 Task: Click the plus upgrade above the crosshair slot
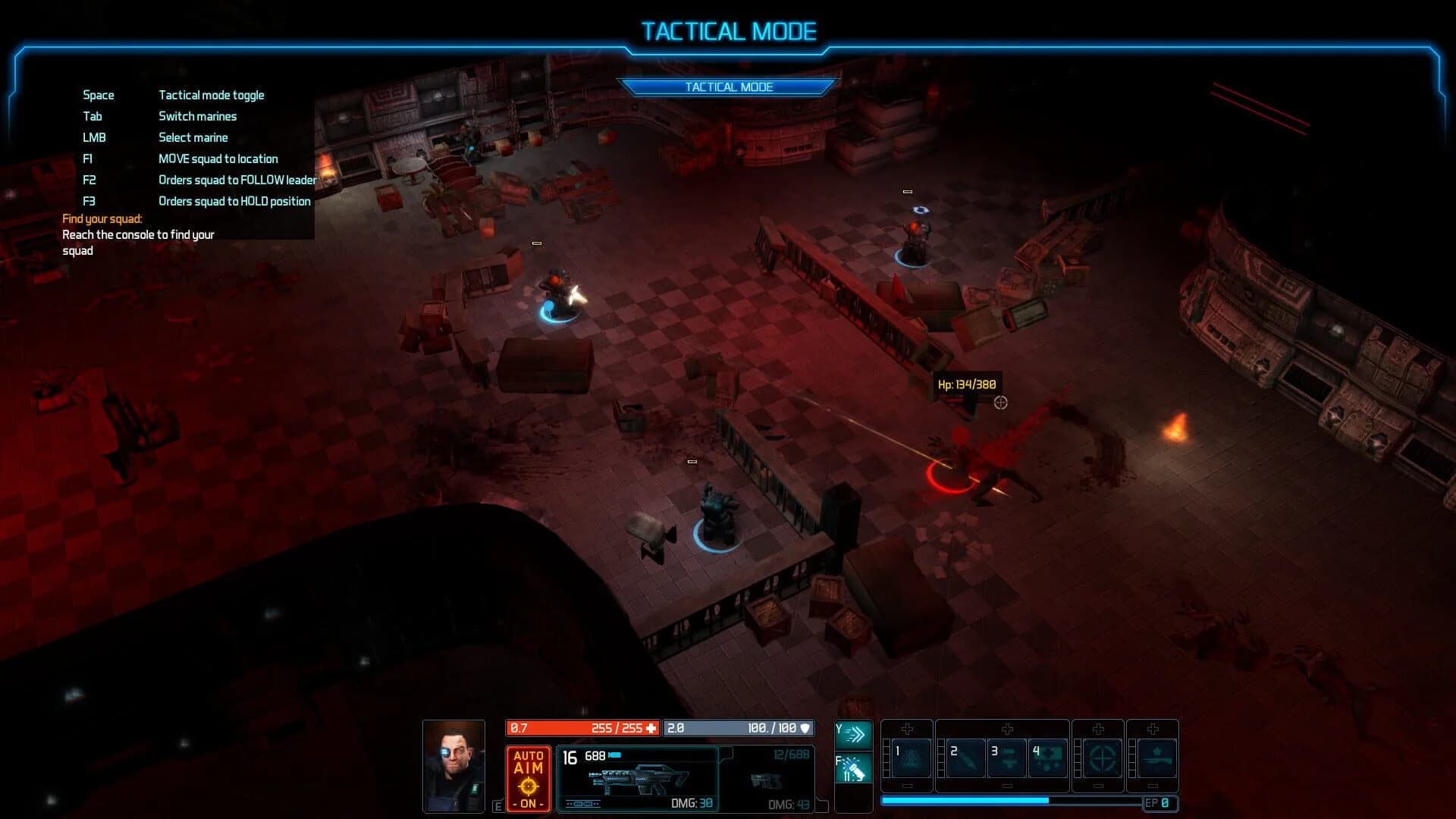pos(1098,728)
